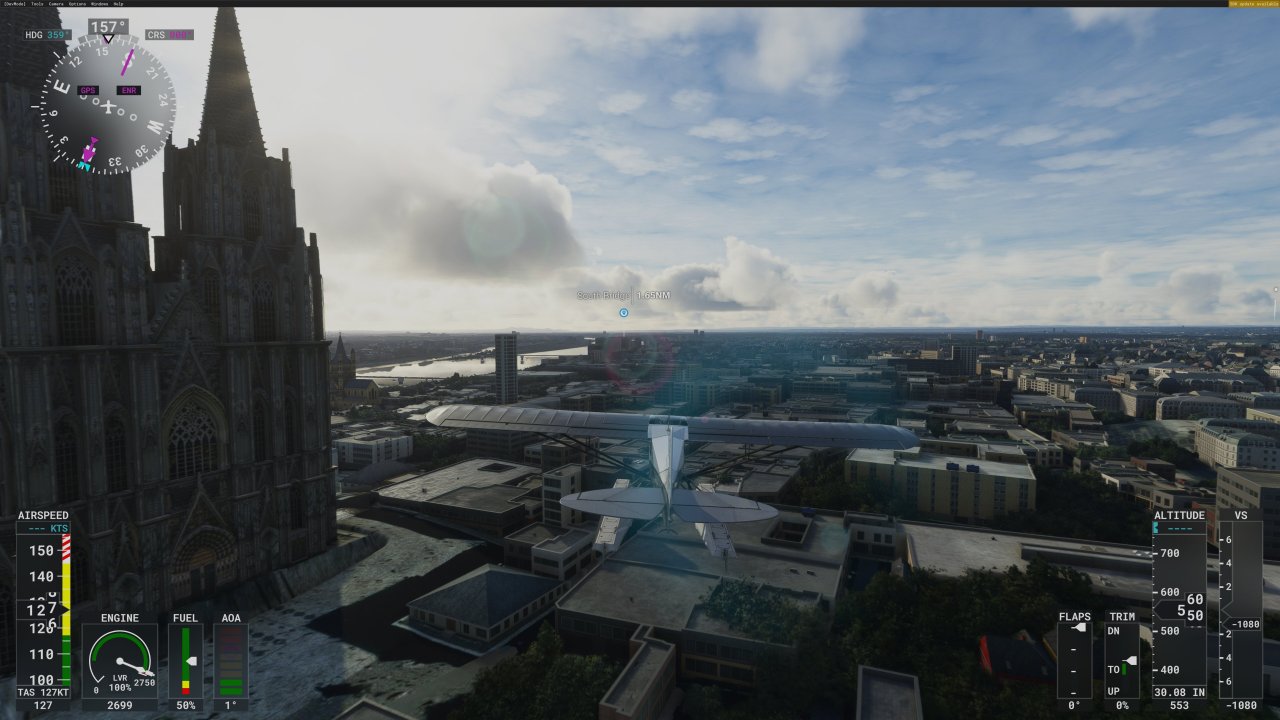Open the Tools menu in the DevMode bar
The height and width of the screenshot is (720, 1280).
[x=37, y=4]
